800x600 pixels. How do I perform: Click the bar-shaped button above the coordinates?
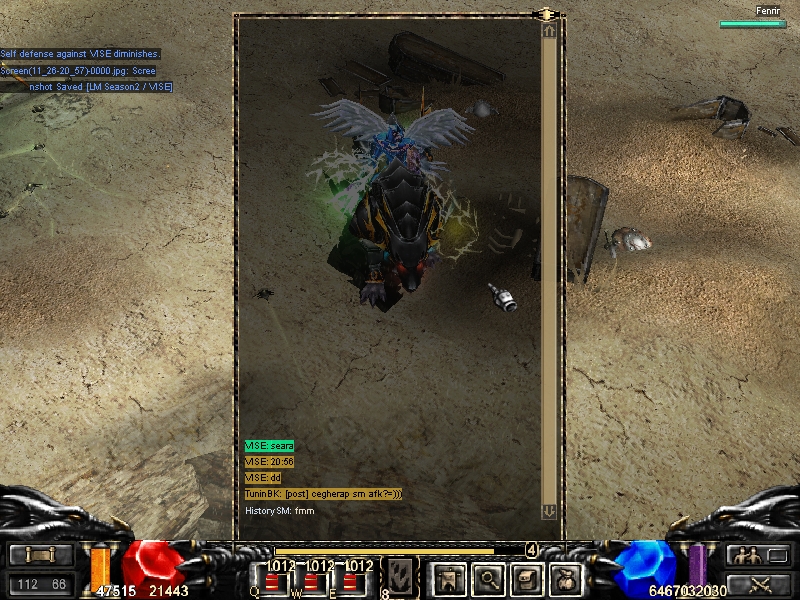(x=41, y=555)
